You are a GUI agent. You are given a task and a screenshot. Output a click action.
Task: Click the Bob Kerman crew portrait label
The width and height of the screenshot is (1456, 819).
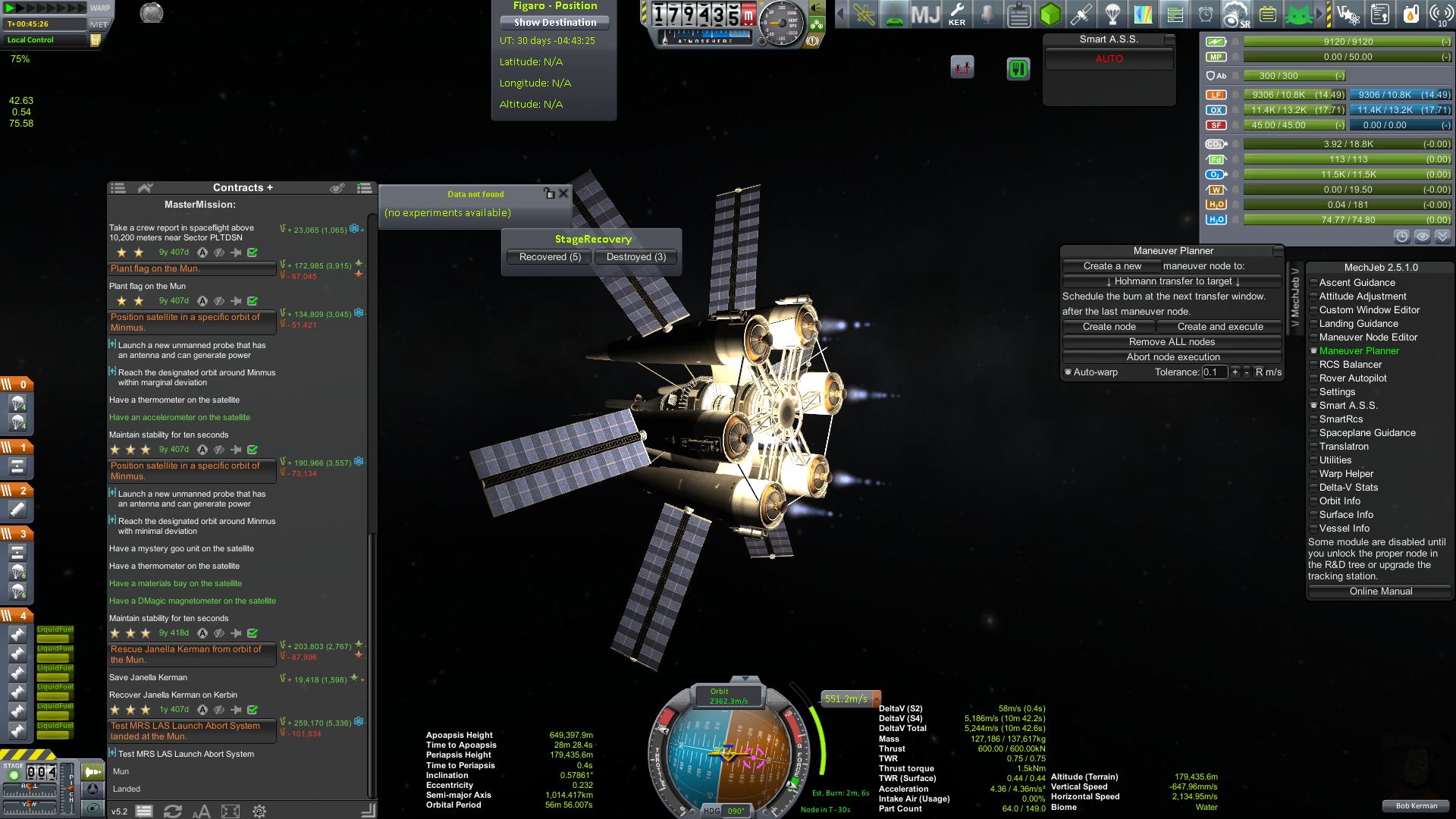point(1416,806)
